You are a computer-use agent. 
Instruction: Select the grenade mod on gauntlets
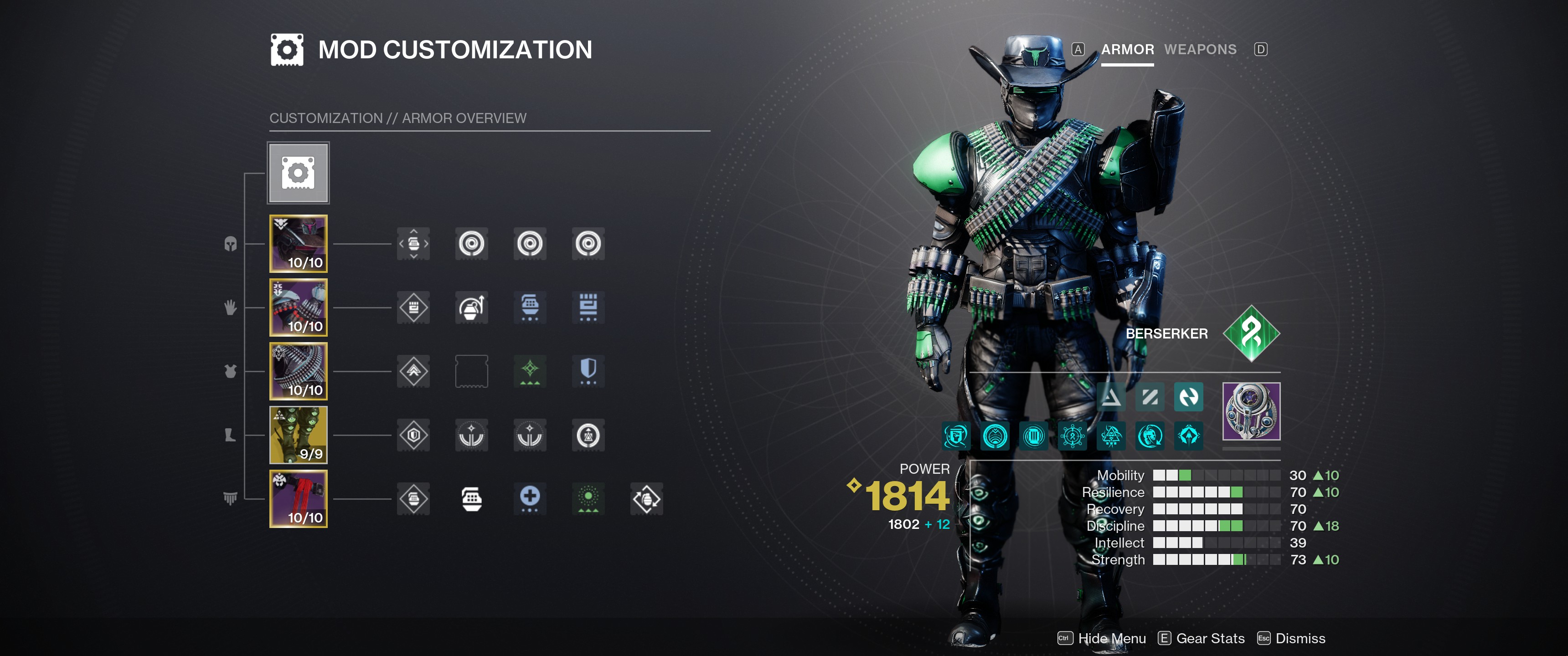pos(472,307)
